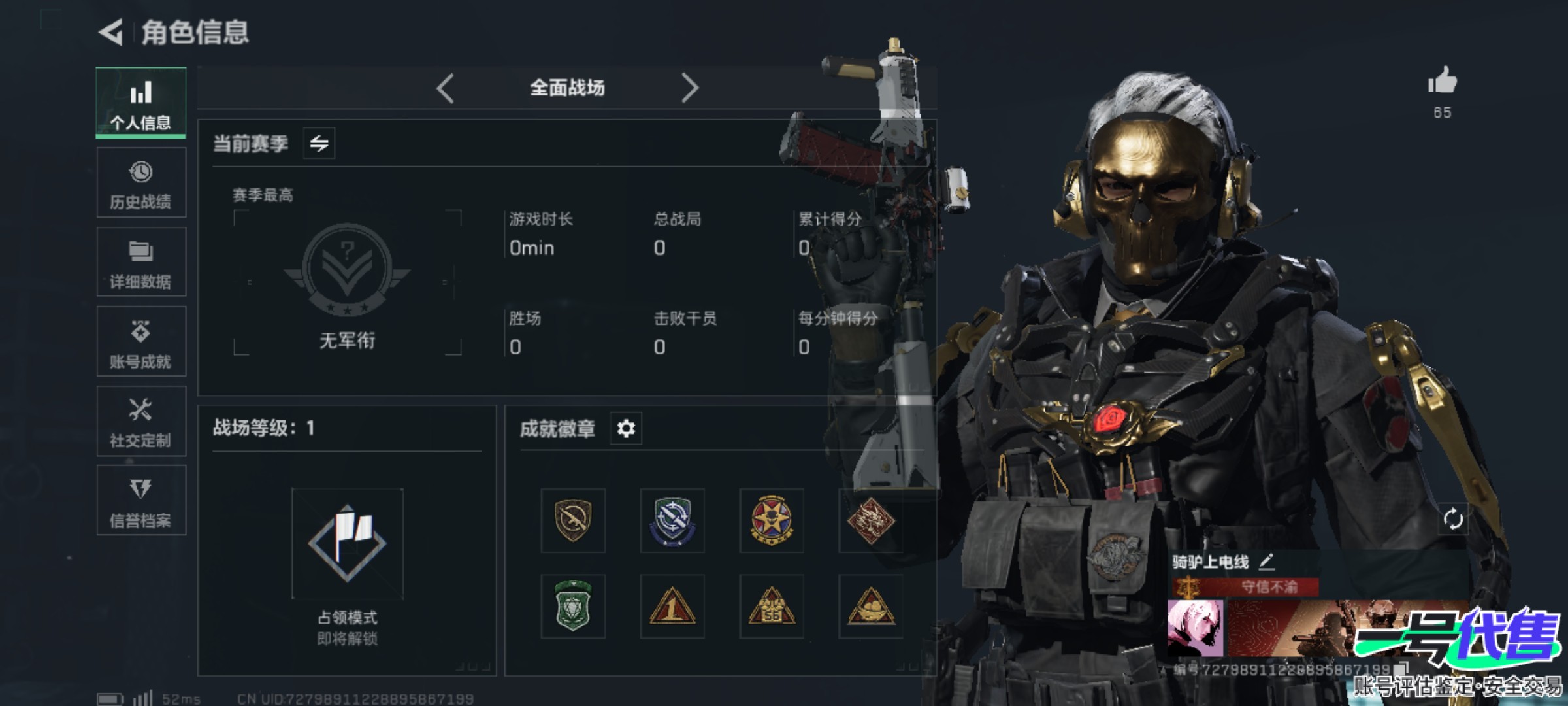Go back using the top-left arrow
The image size is (1568, 706).
[x=111, y=32]
